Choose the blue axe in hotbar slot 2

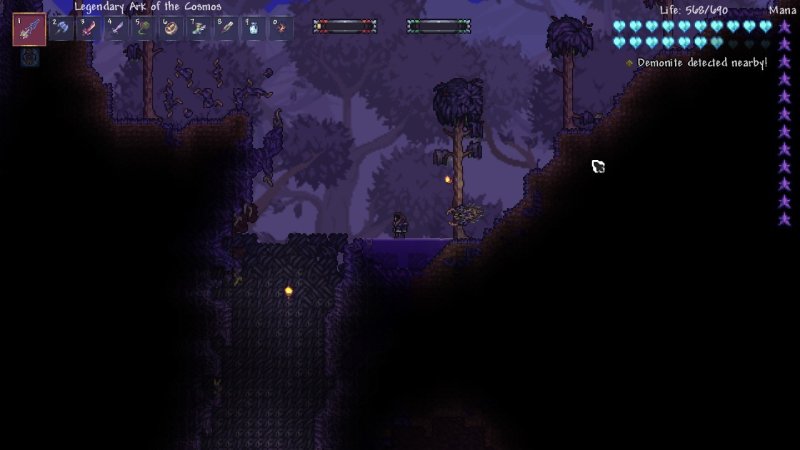[x=61, y=28]
